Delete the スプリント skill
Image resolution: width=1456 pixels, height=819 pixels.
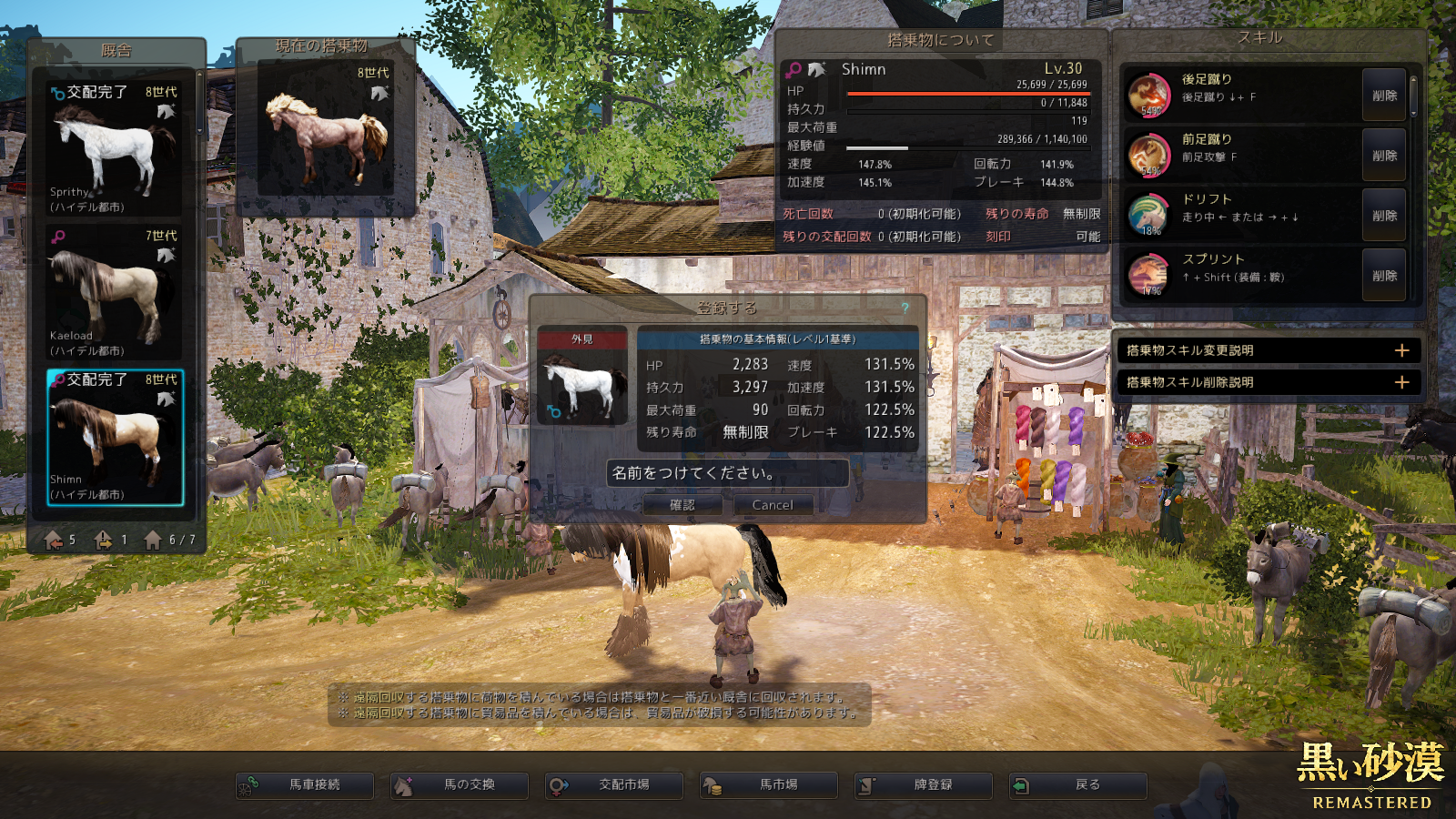point(1384,276)
